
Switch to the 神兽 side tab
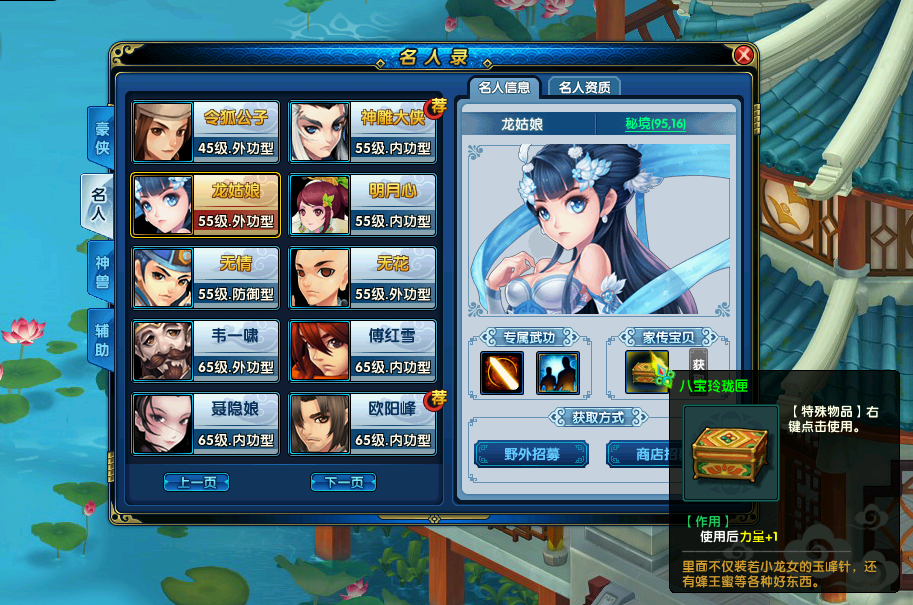click(101, 270)
